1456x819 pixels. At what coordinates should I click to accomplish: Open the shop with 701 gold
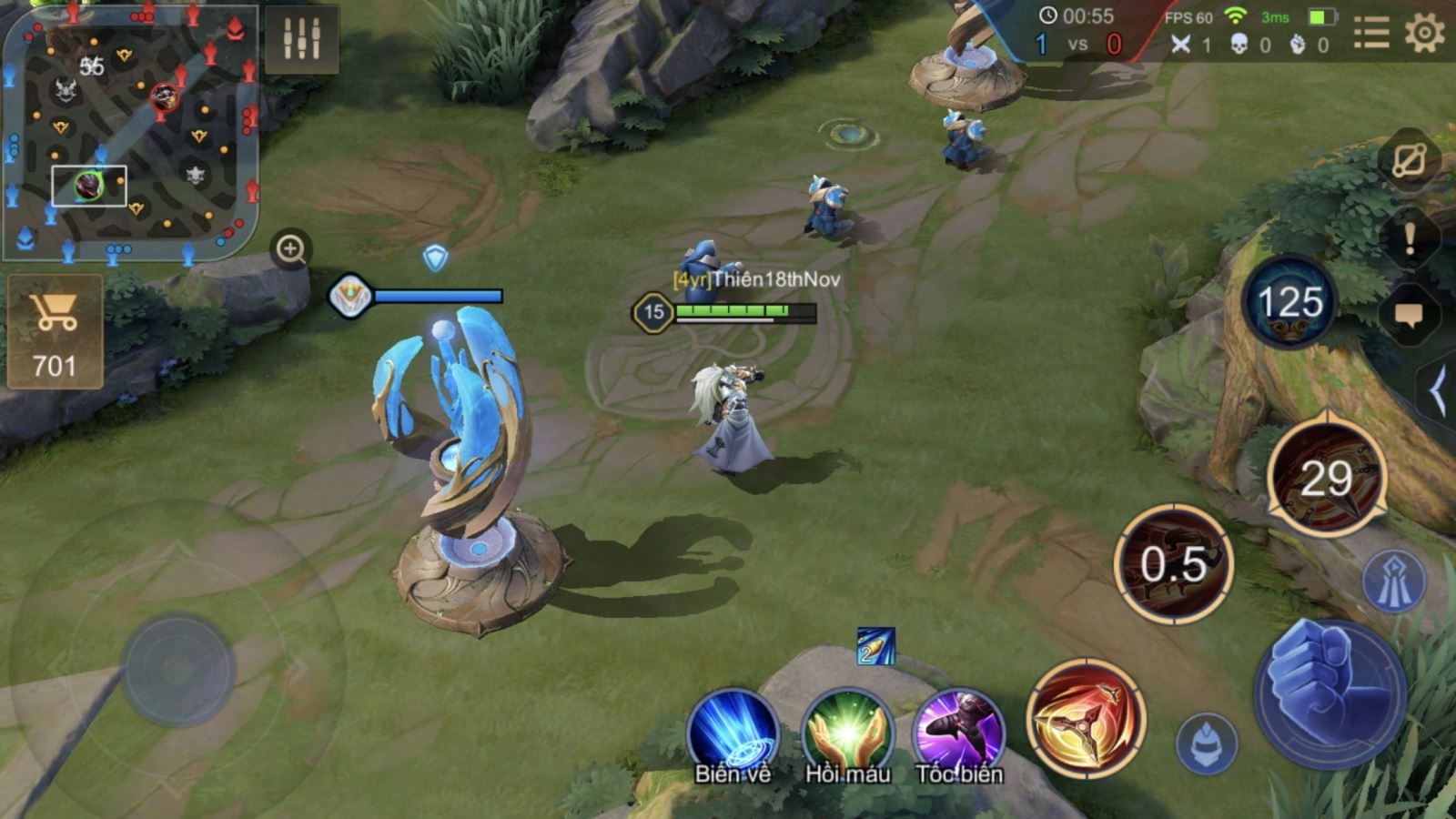coord(55,332)
